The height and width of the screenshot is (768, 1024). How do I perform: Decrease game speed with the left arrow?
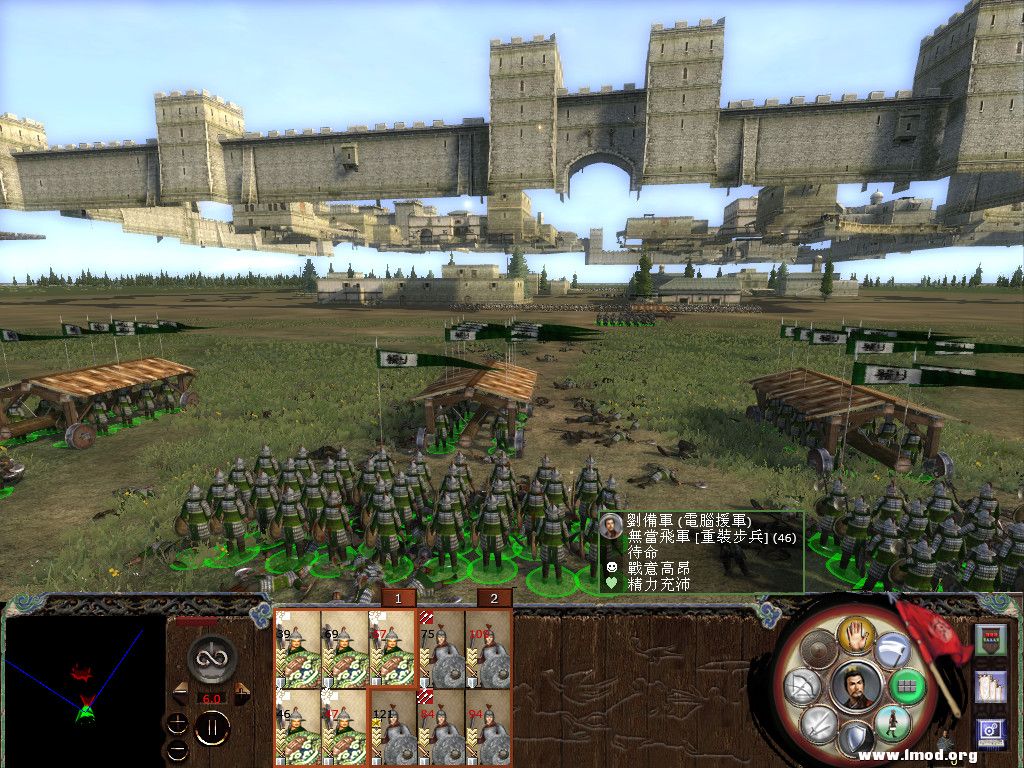(181, 691)
